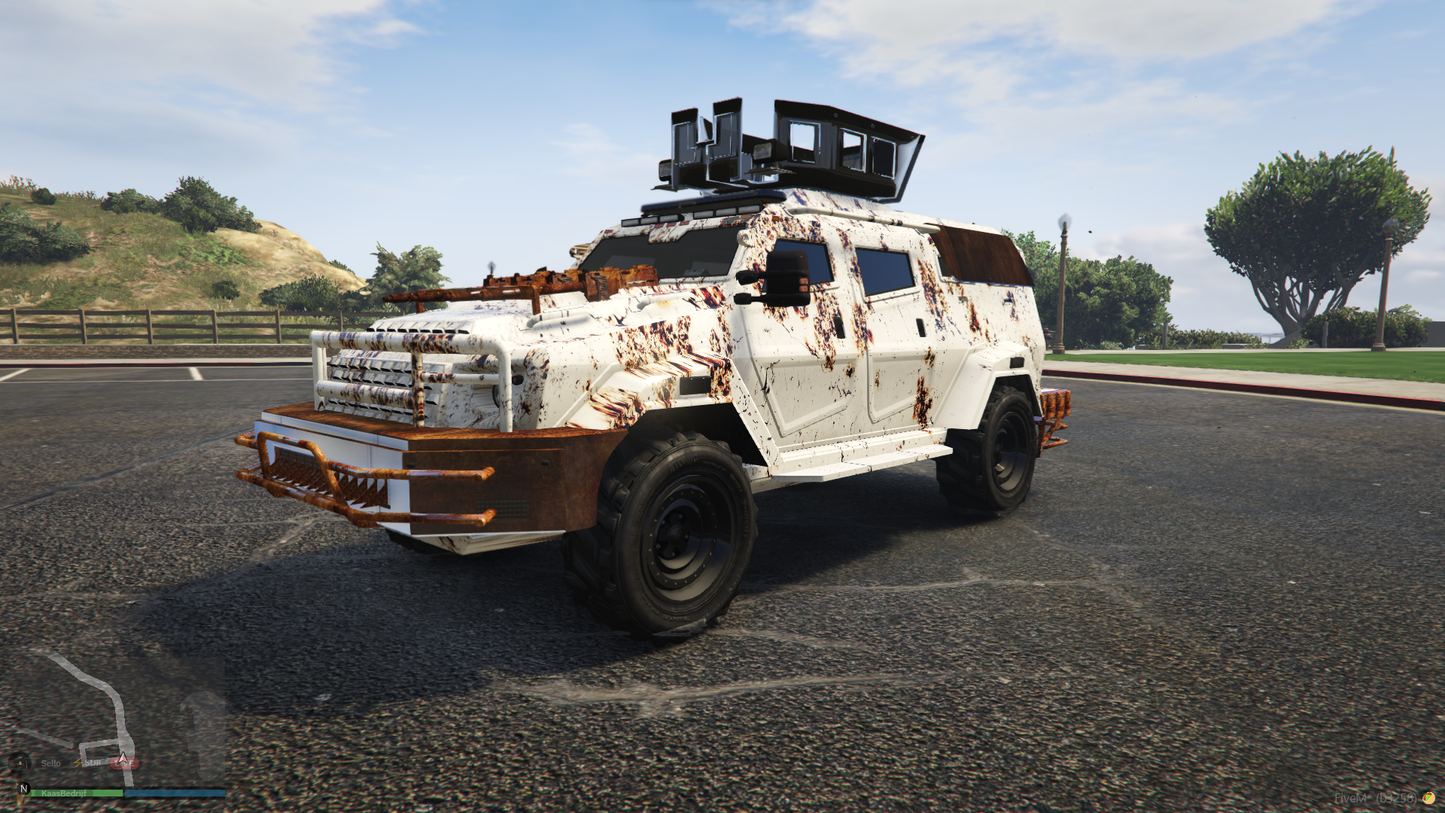Viewport: 1445px width, 813px height.
Task: Click the circular player avatar icon
Action: tap(20, 762)
